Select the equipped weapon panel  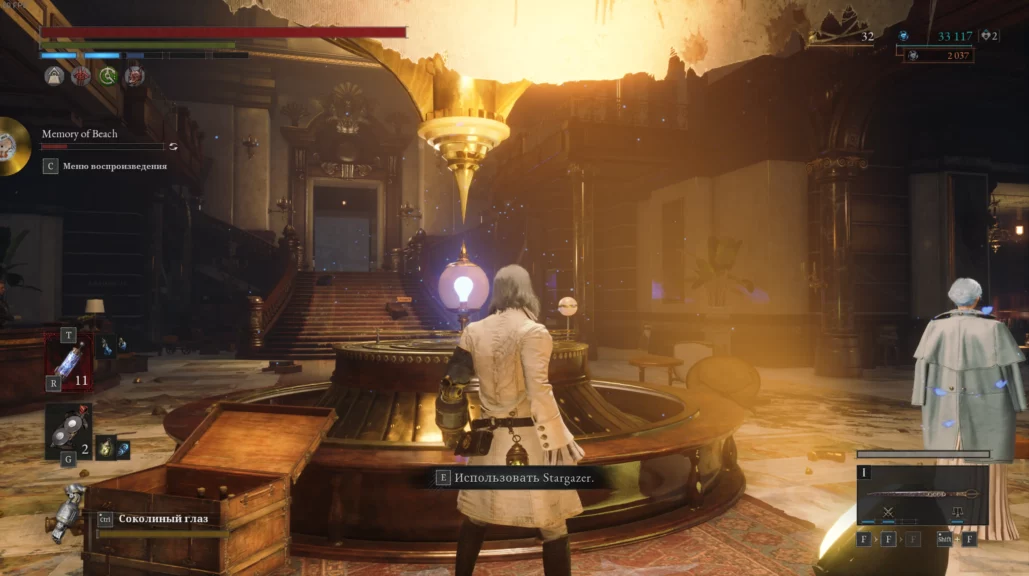pyautogui.click(x=922, y=495)
